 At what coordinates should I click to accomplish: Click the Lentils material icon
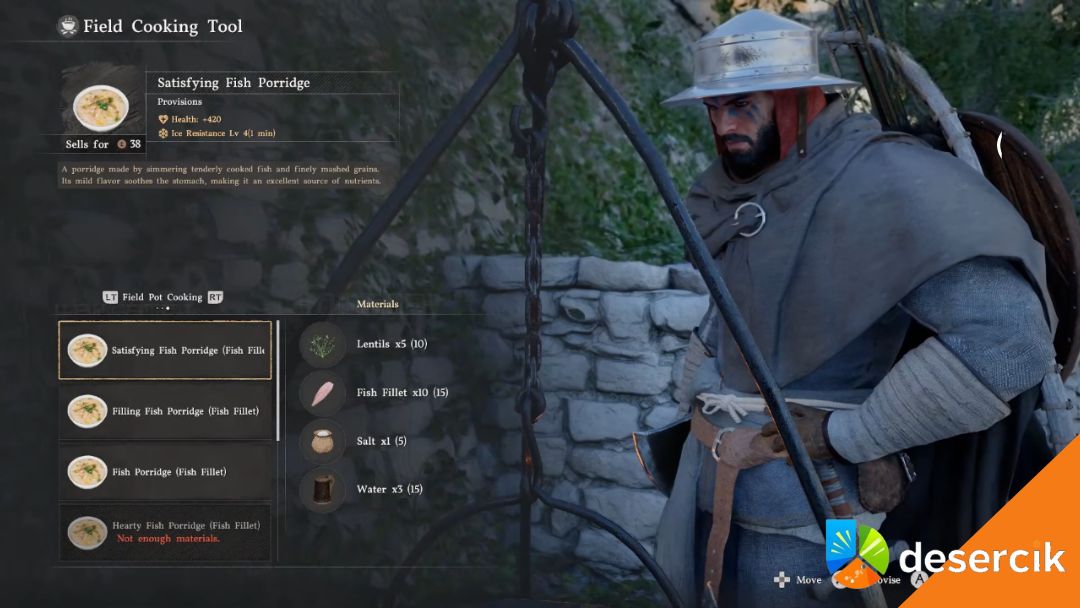[322, 345]
